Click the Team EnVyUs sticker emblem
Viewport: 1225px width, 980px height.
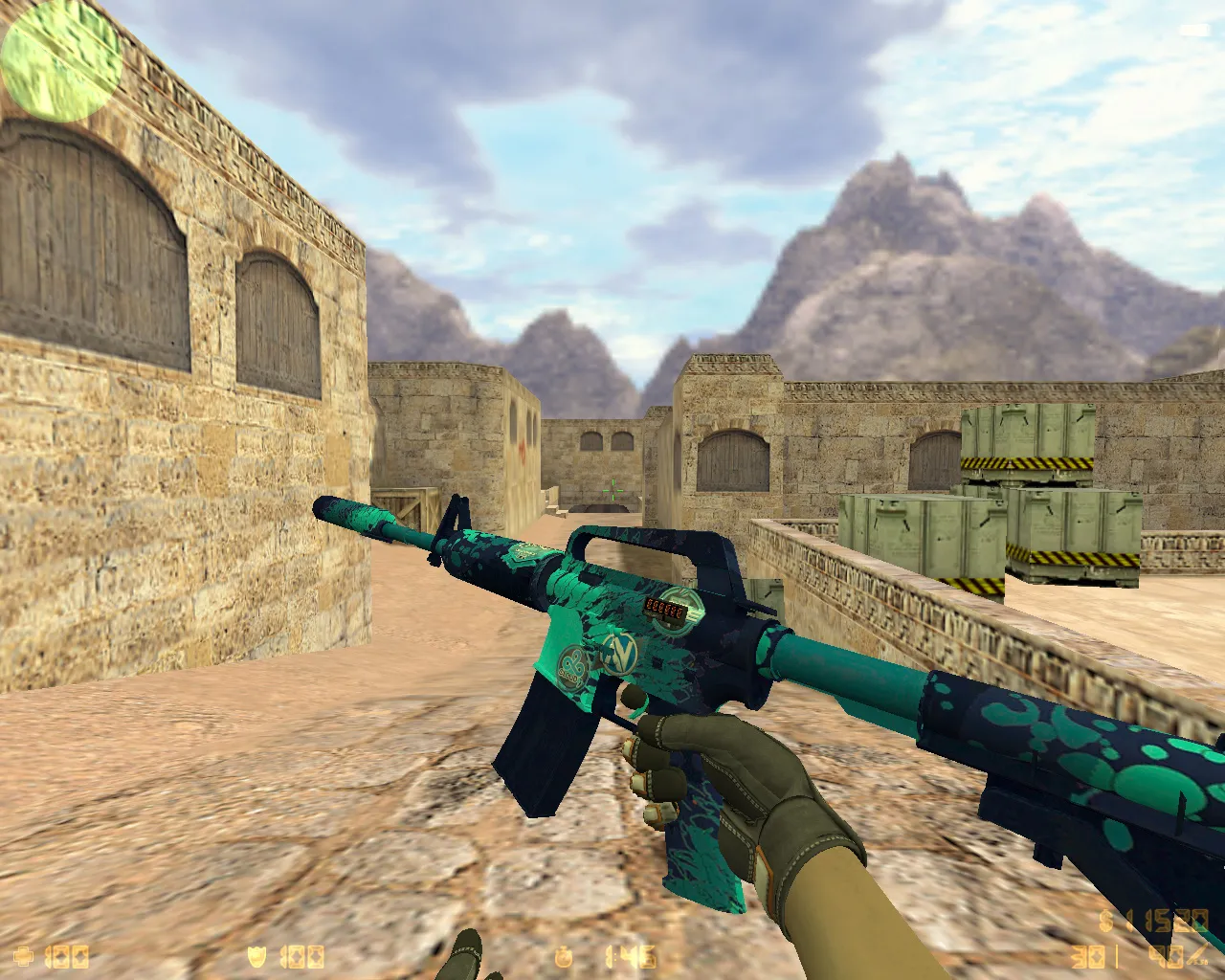tap(618, 655)
